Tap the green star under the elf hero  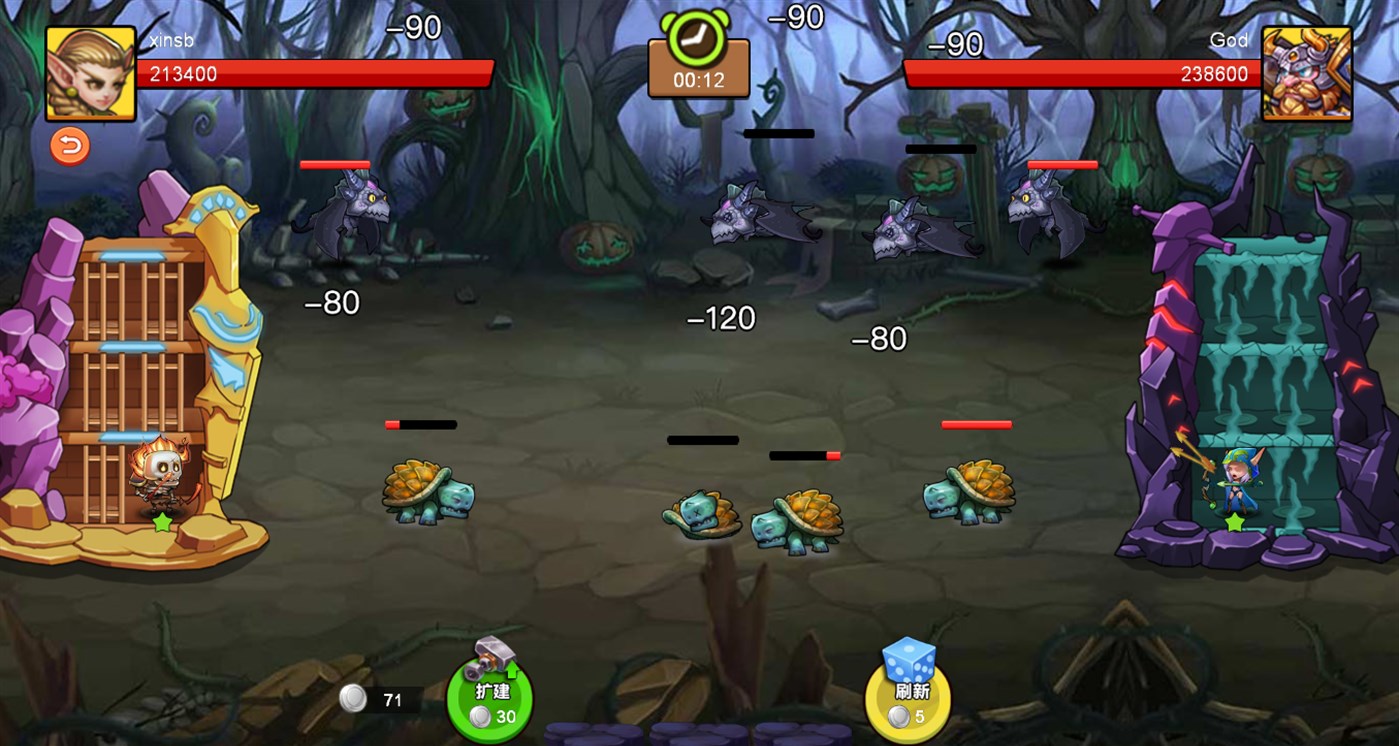coord(1235,522)
